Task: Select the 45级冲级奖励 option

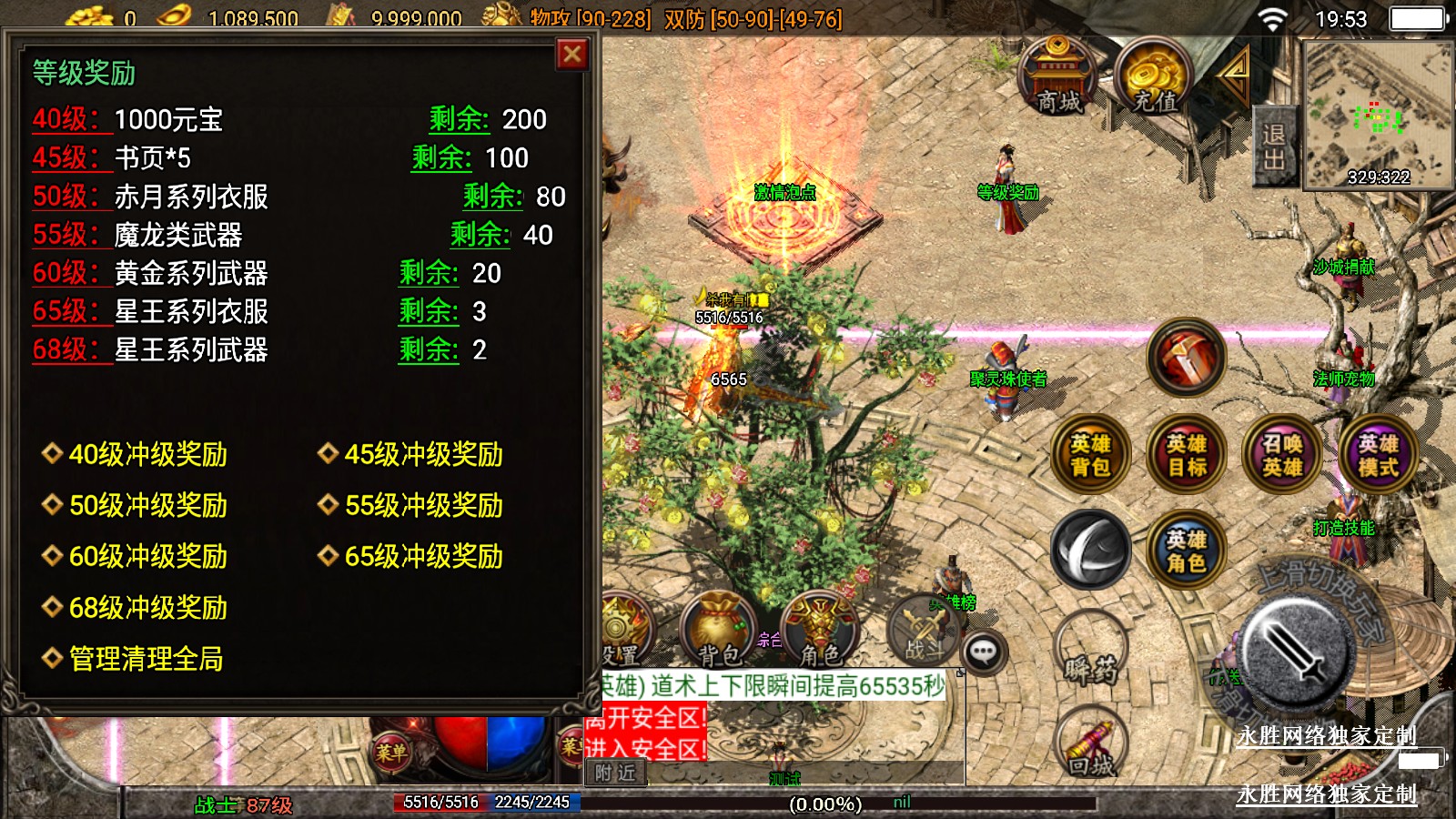Action: 423,454
